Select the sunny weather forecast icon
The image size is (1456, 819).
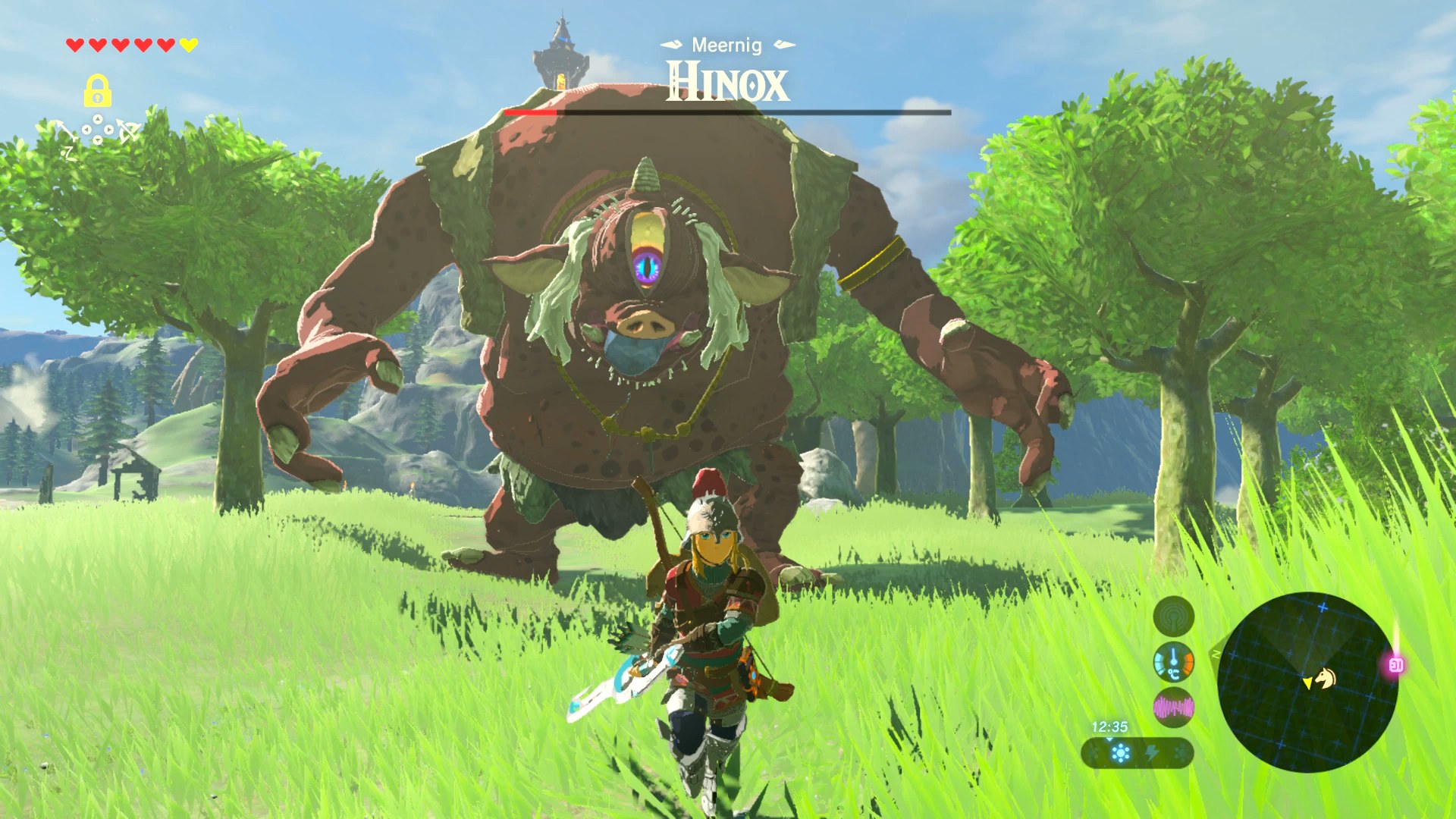1120,753
